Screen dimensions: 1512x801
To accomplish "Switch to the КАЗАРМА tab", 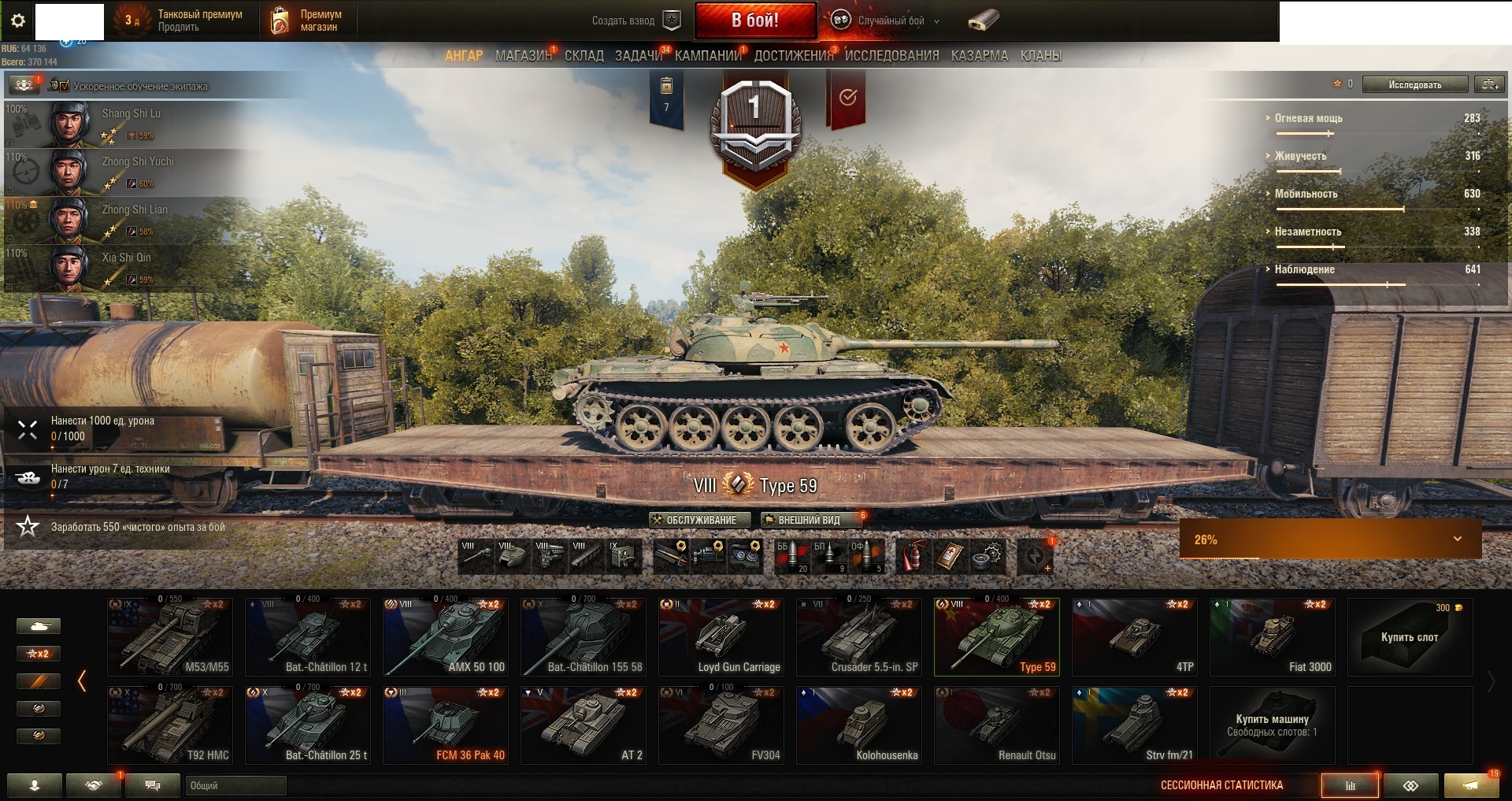I will coord(979,56).
